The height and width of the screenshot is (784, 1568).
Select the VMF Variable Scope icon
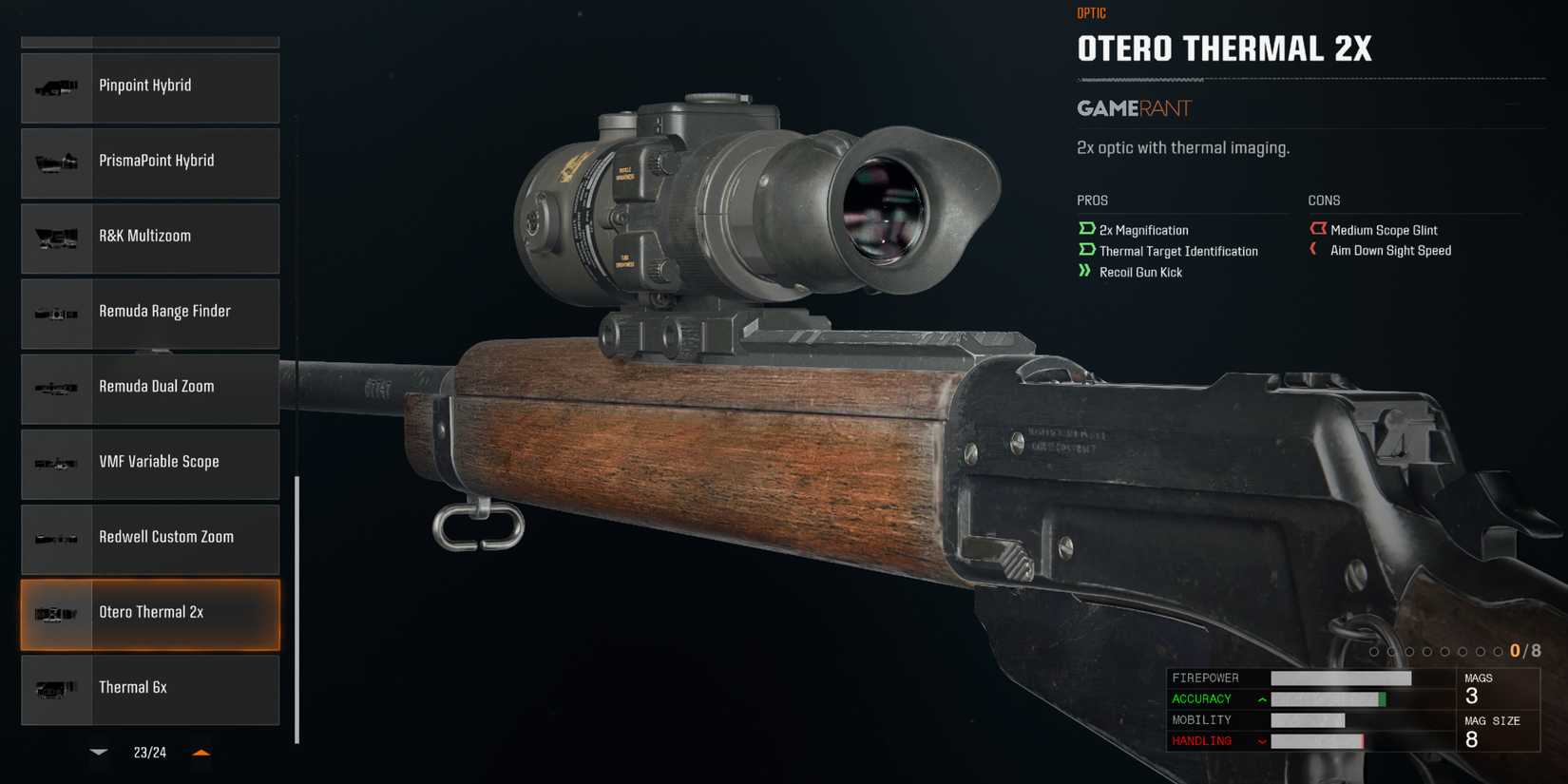pos(56,464)
